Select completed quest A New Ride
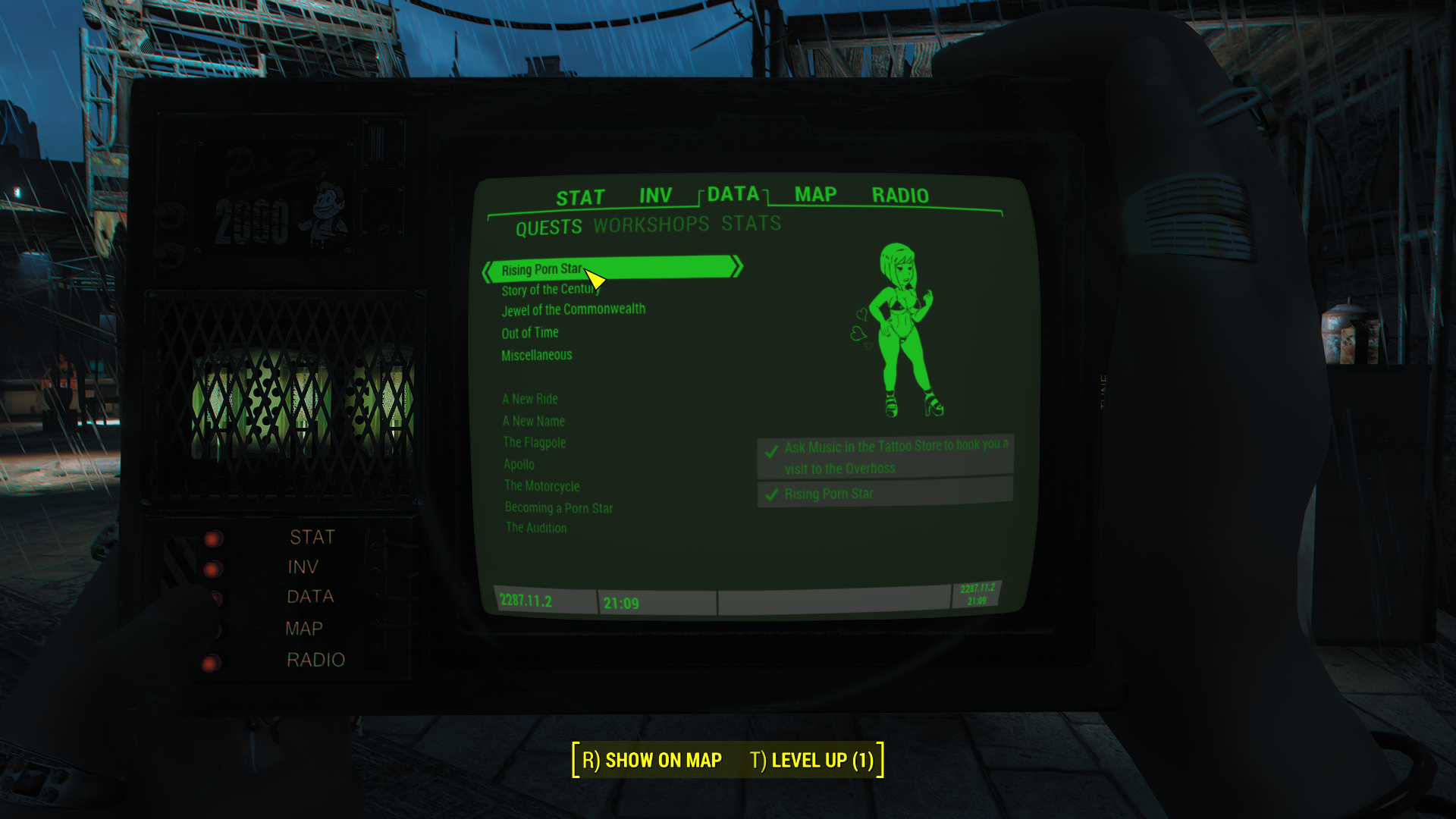Image resolution: width=1456 pixels, height=819 pixels. click(x=530, y=399)
